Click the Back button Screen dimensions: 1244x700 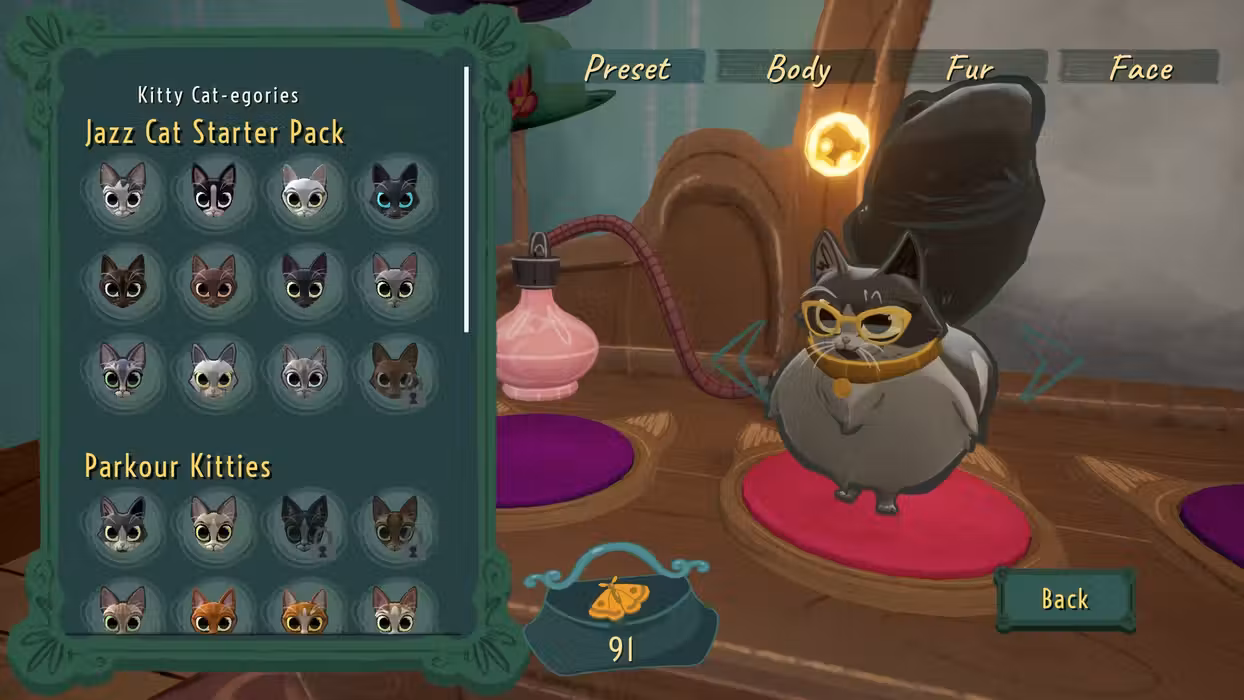click(1065, 599)
